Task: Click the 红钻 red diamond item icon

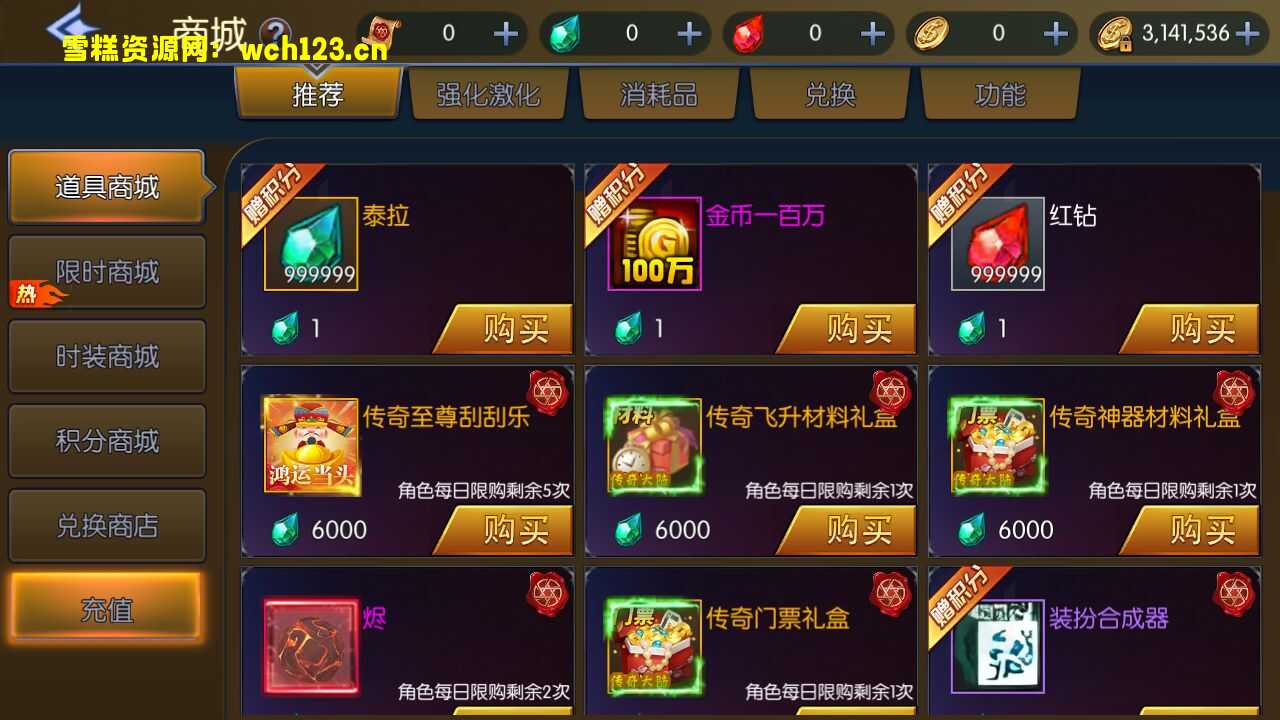Action: pyautogui.click(x=999, y=243)
